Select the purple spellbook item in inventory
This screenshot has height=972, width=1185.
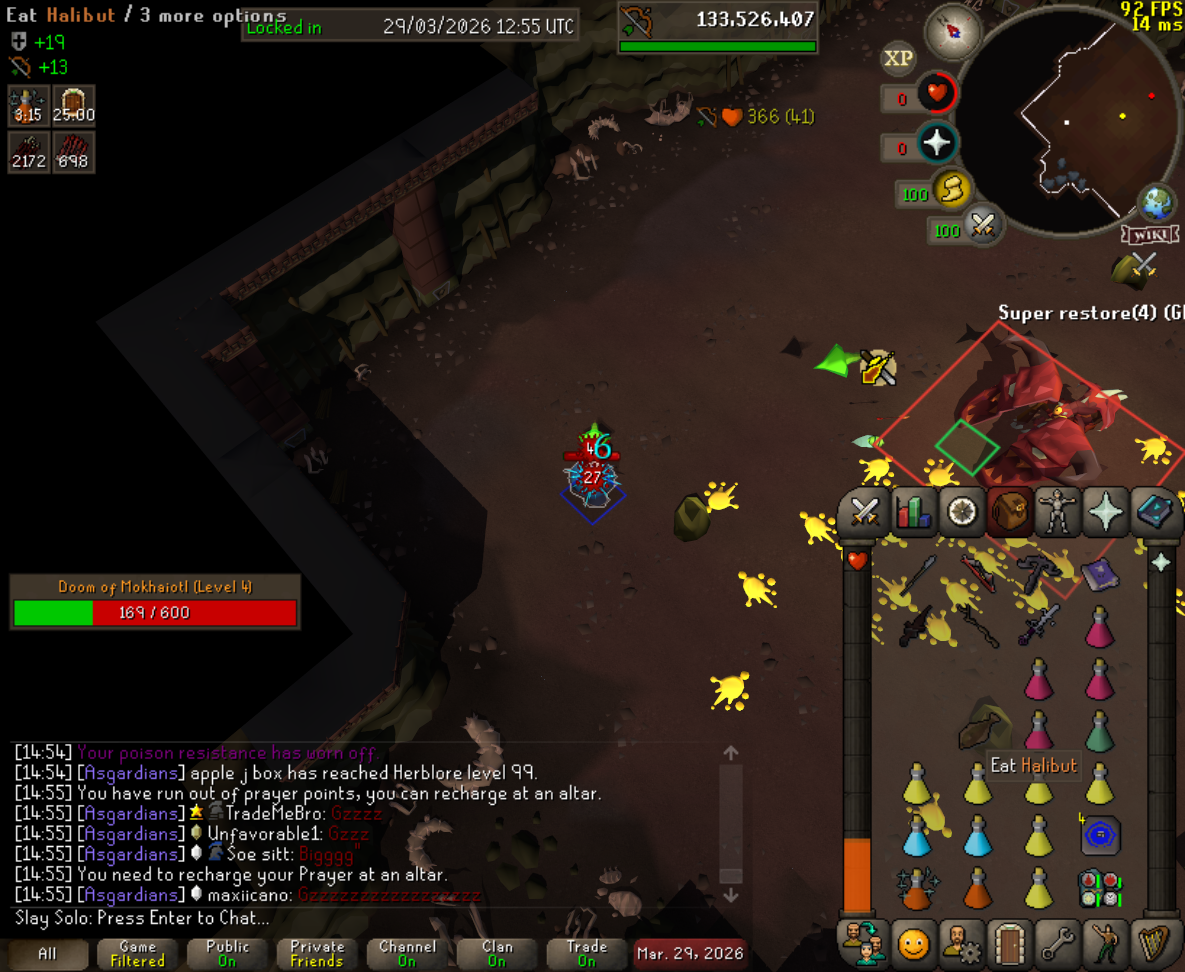tap(1099, 576)
